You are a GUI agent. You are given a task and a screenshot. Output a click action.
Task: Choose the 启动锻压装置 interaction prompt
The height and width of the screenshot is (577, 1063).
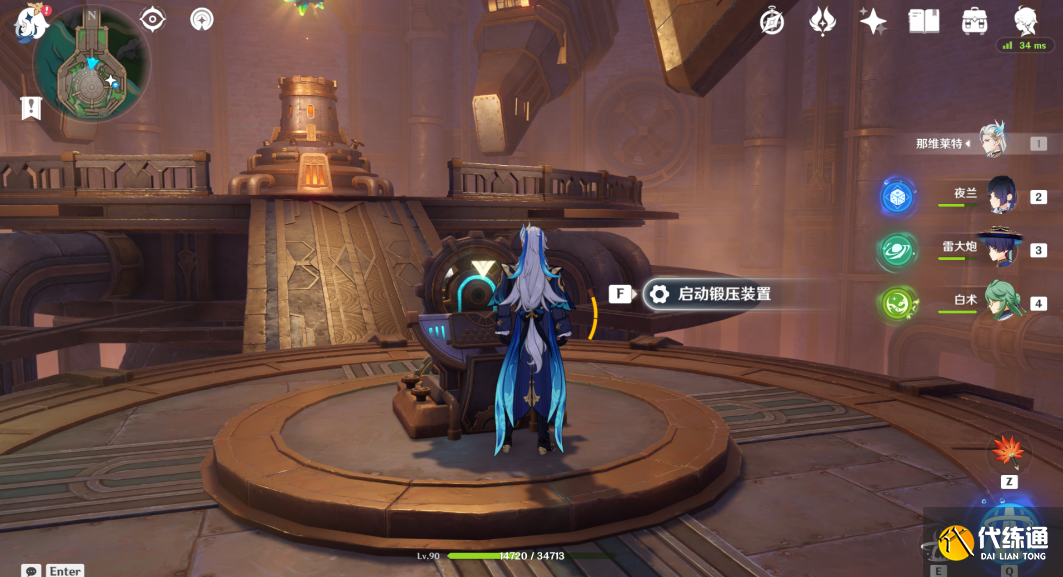(711, 294)
